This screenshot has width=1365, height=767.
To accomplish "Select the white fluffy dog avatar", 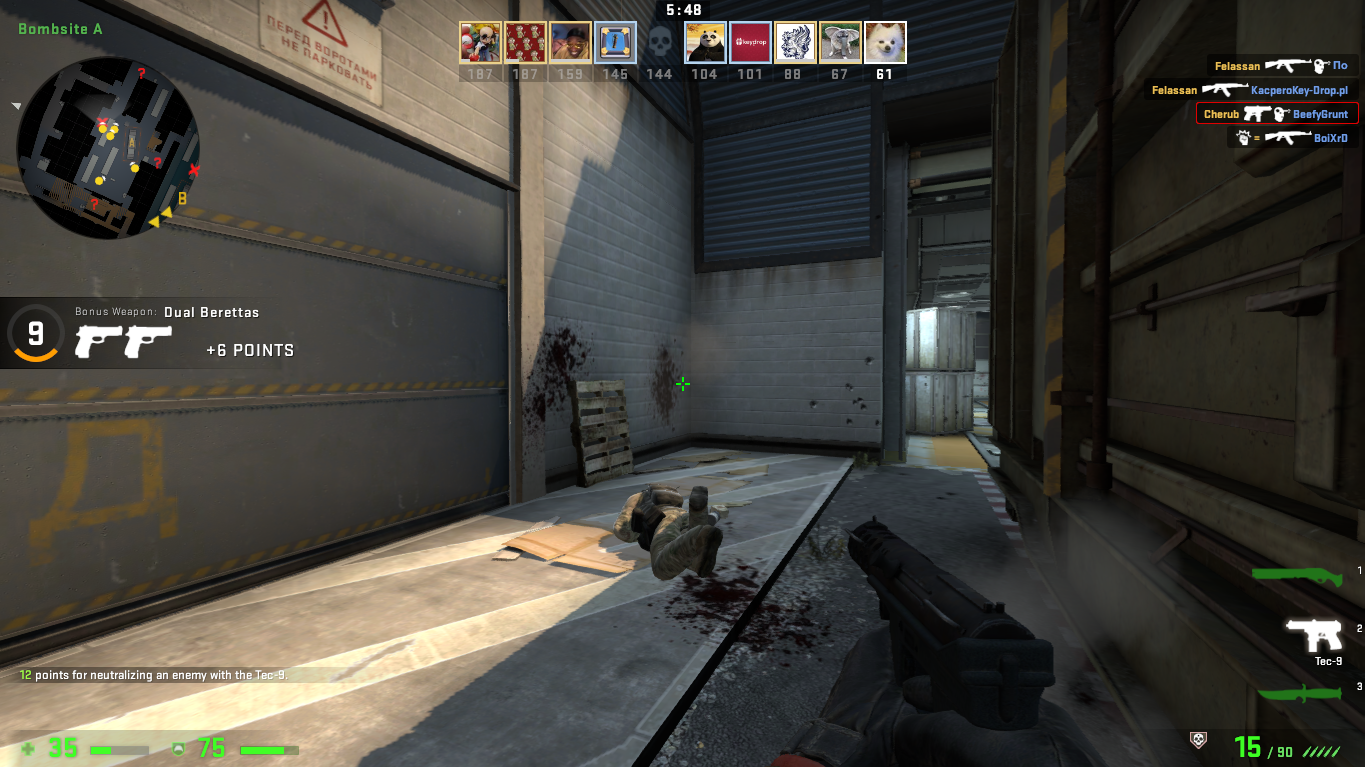I will 885,43.
